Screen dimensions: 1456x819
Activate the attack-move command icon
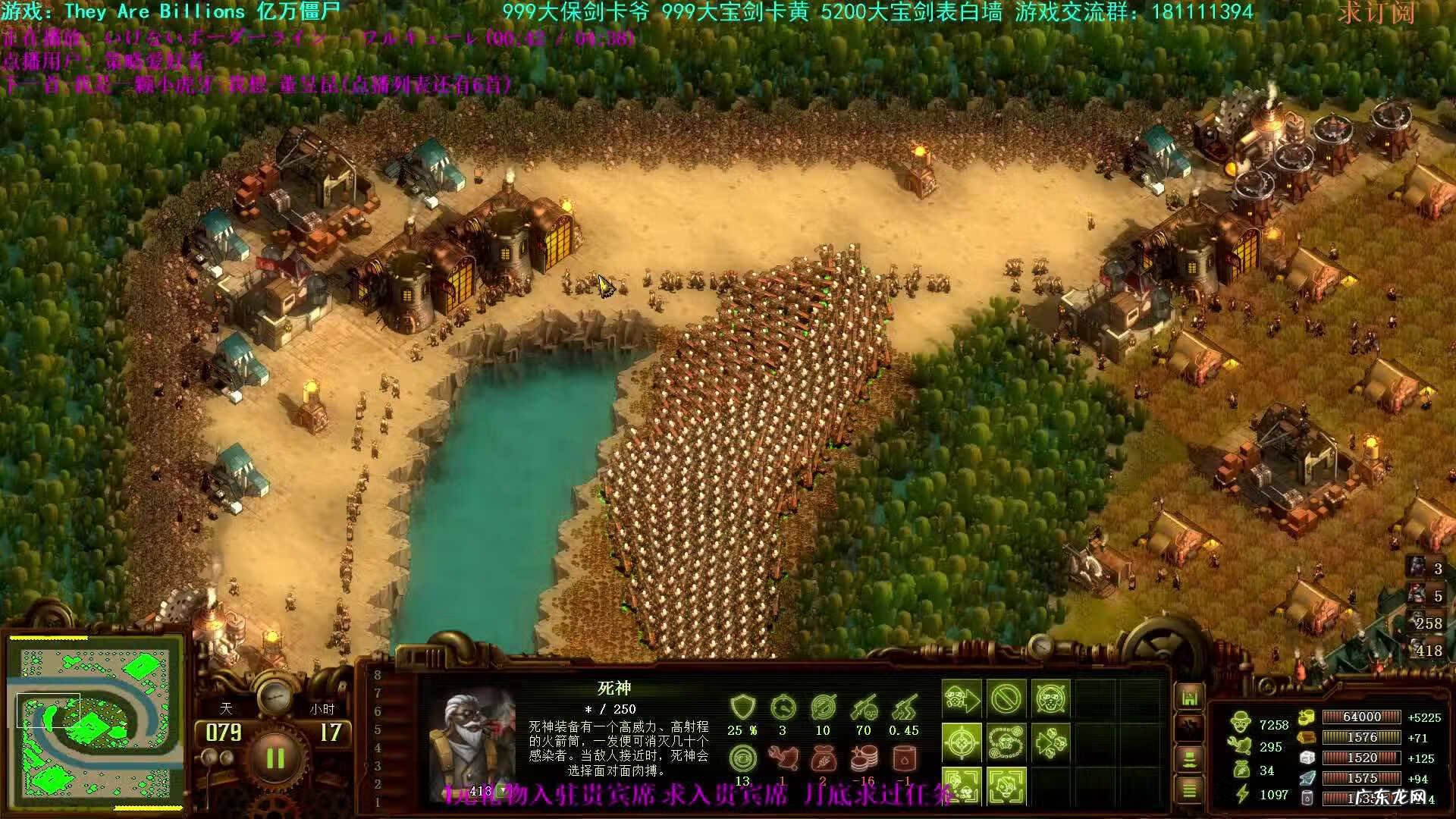pyautogui.click(x=962, y=698)
